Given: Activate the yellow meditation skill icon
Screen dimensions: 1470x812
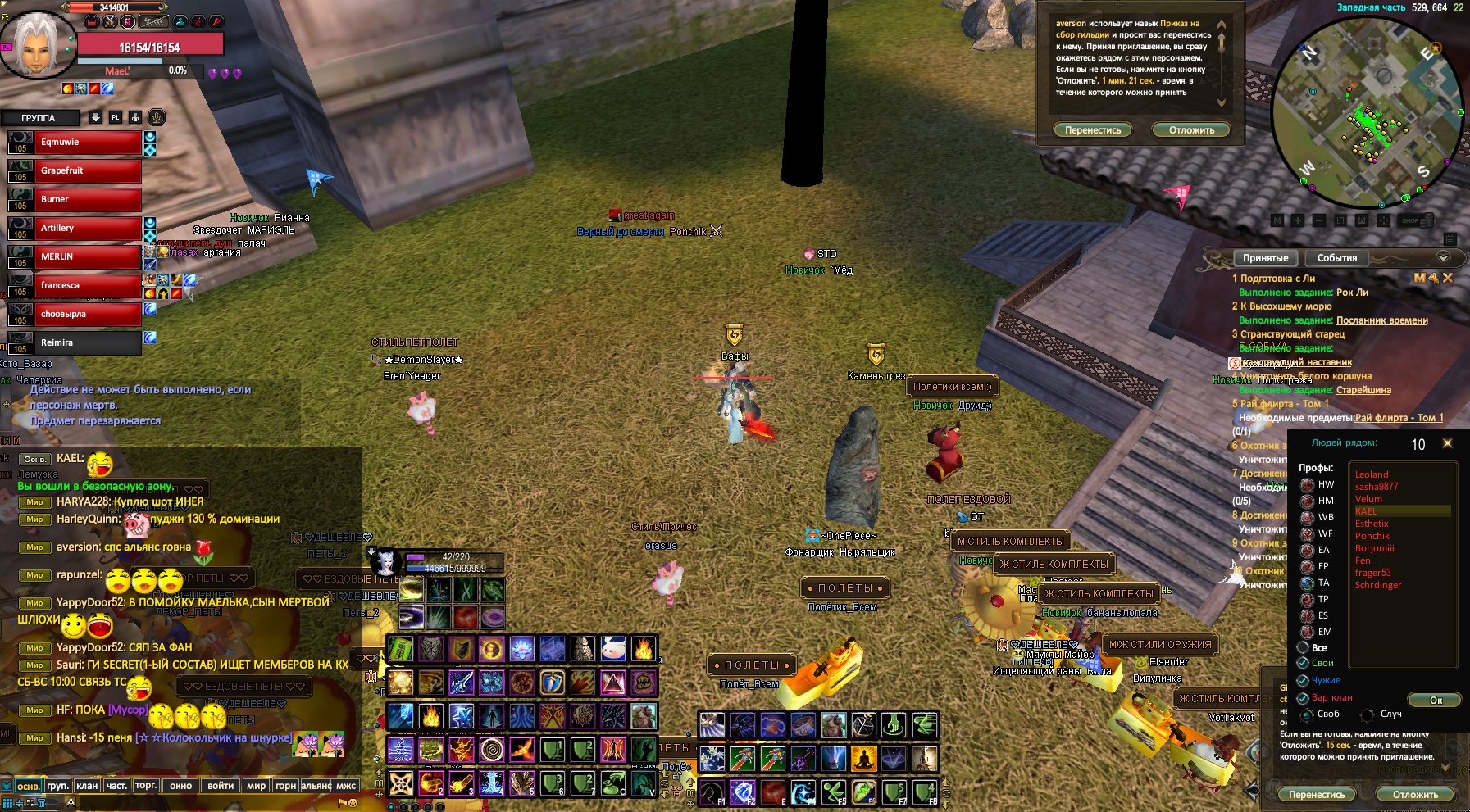Looking at the screenshot, I should pos(863,759).
